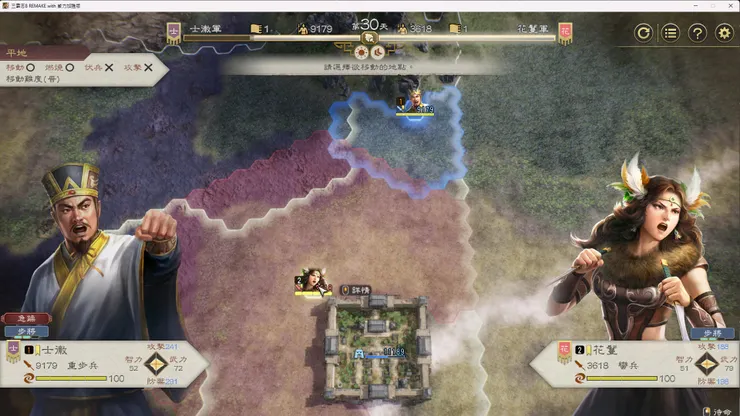740x416 pixels.
Task: Select Shi Xie's unit with 9179 troops
Action: coord(413,103)
